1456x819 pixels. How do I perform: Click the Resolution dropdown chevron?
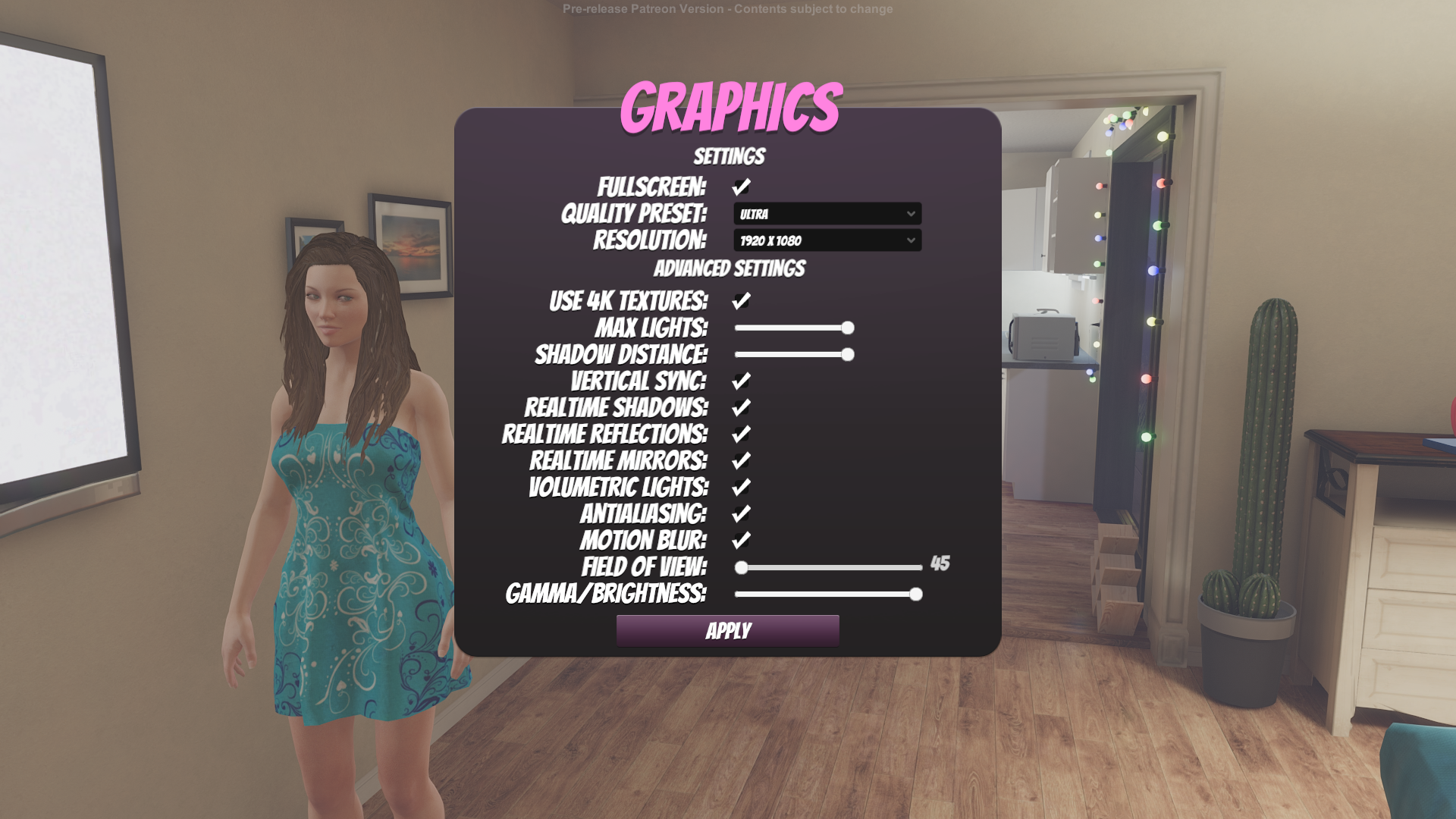(910, 241)
